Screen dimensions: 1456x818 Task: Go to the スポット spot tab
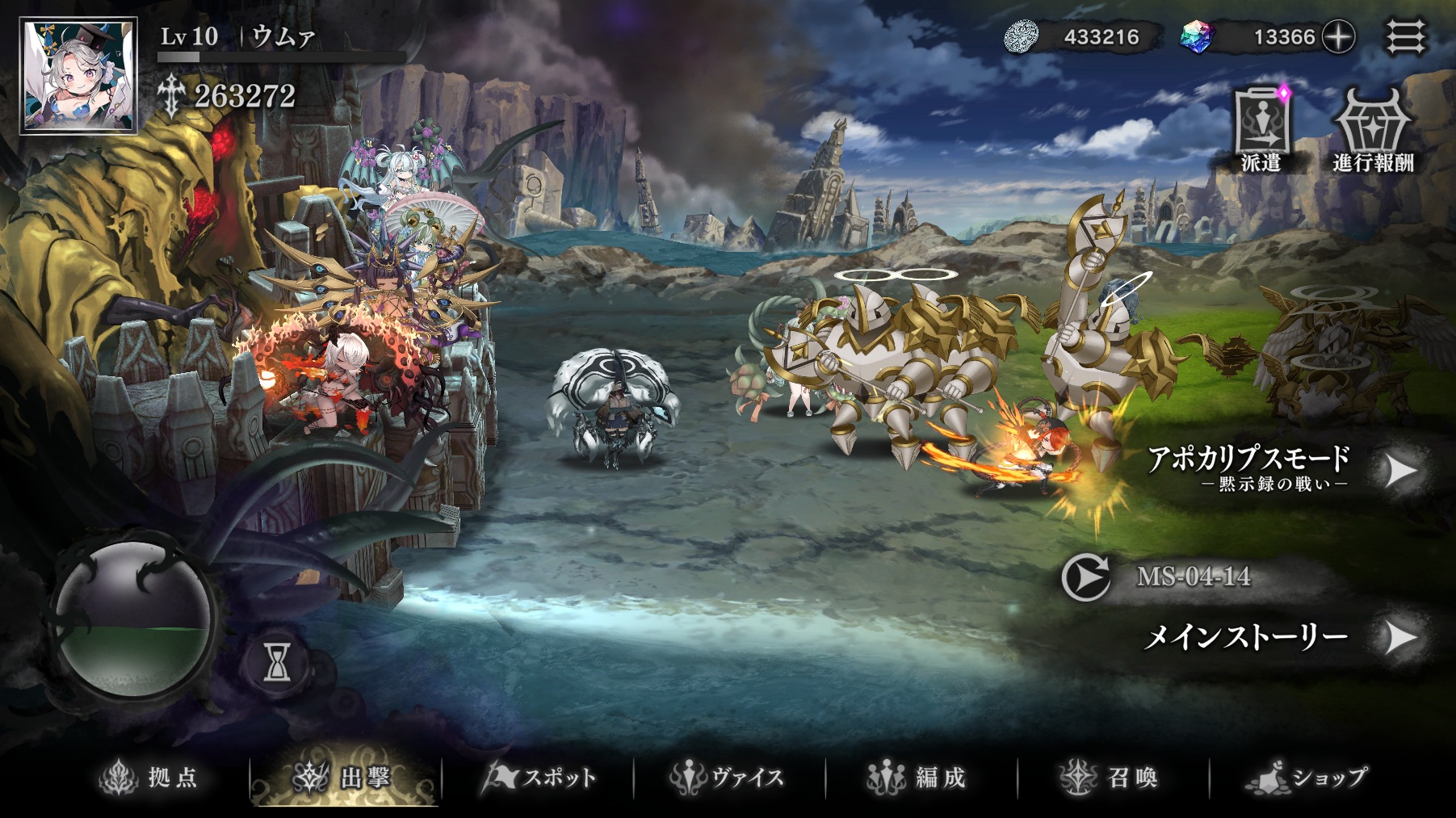point(539,778)
